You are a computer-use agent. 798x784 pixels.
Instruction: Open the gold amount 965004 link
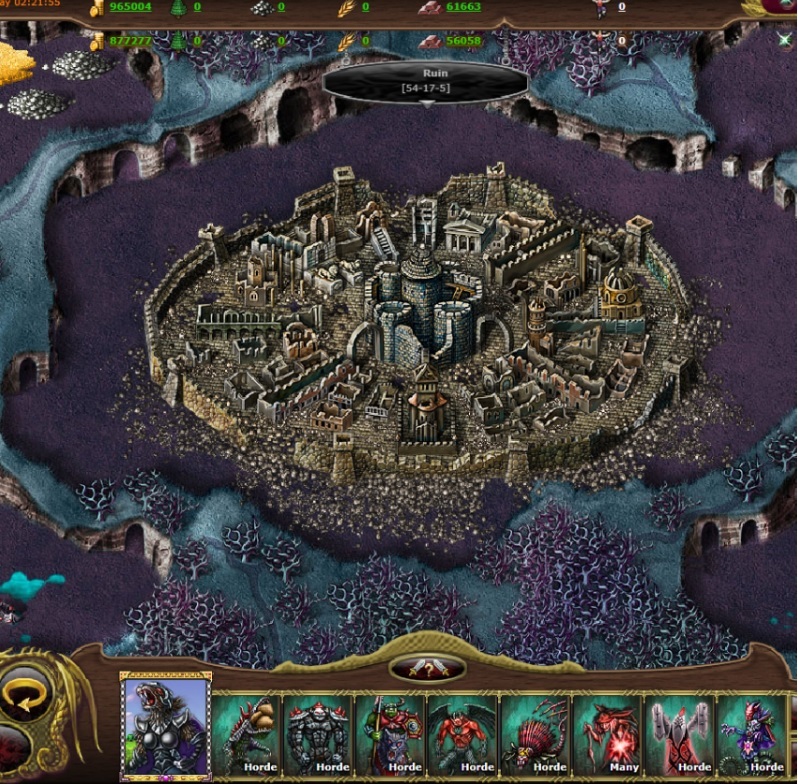(x=130, y=7)
